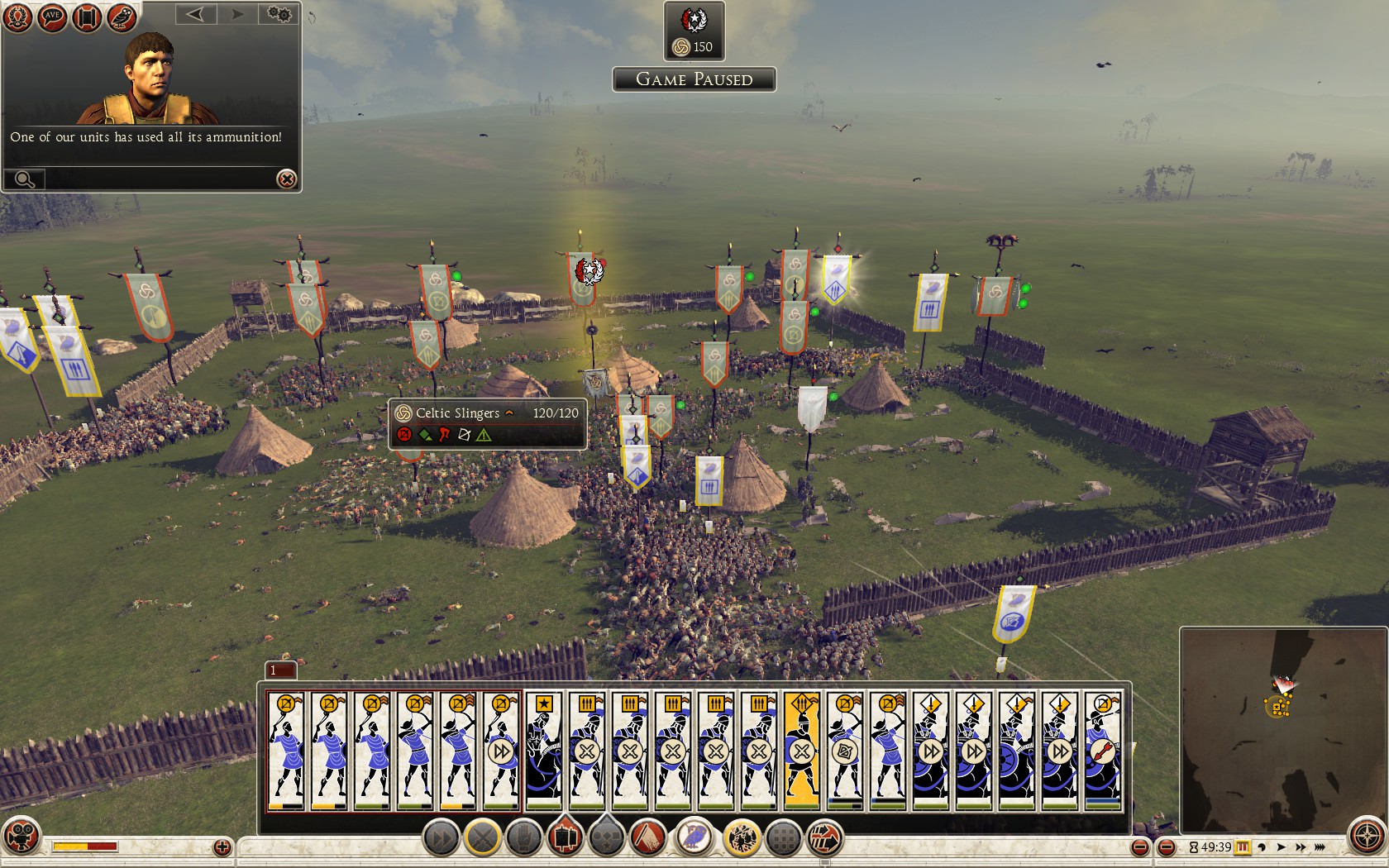
Task: Toggle the double-arrow run button in command bar
Action: coord(442,838)
